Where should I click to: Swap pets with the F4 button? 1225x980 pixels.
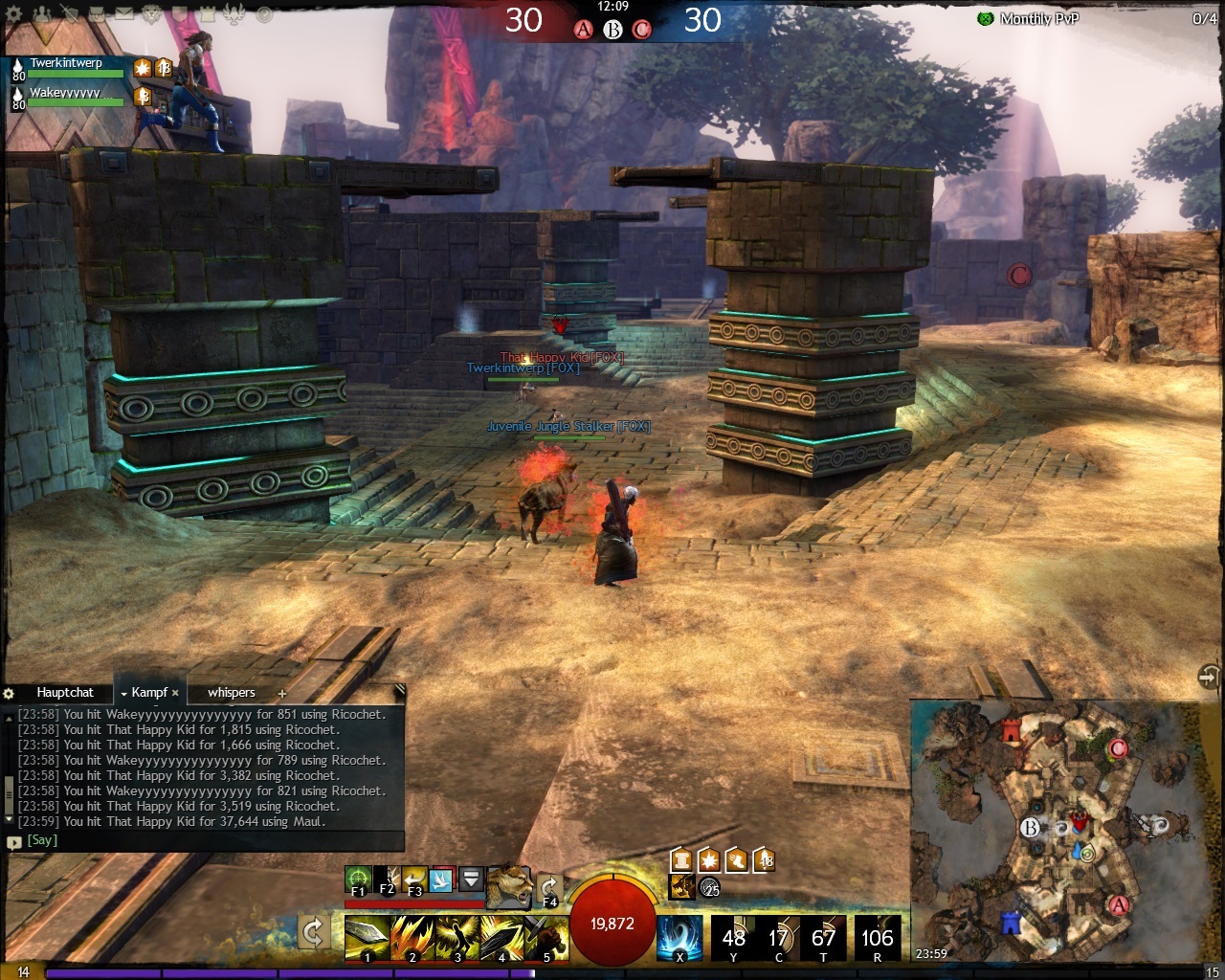click(x=549, y=889)
